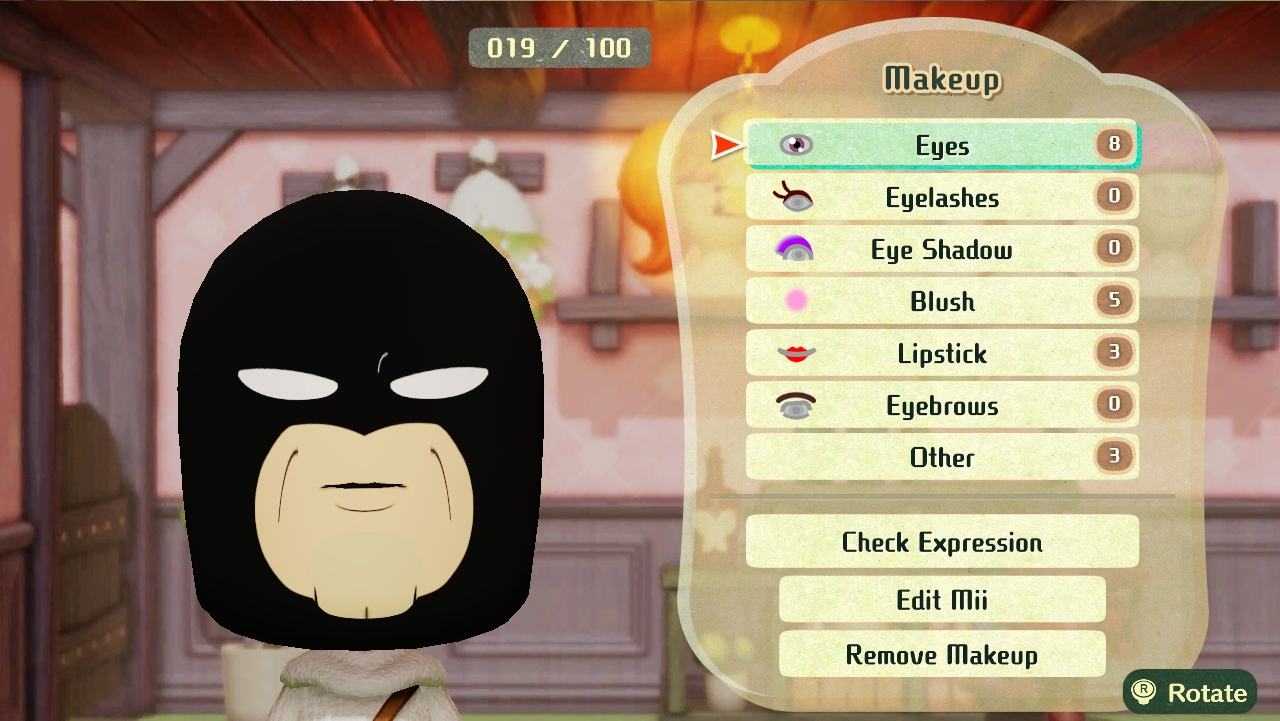Click the red Lipstick lips icon

point(795,353)
